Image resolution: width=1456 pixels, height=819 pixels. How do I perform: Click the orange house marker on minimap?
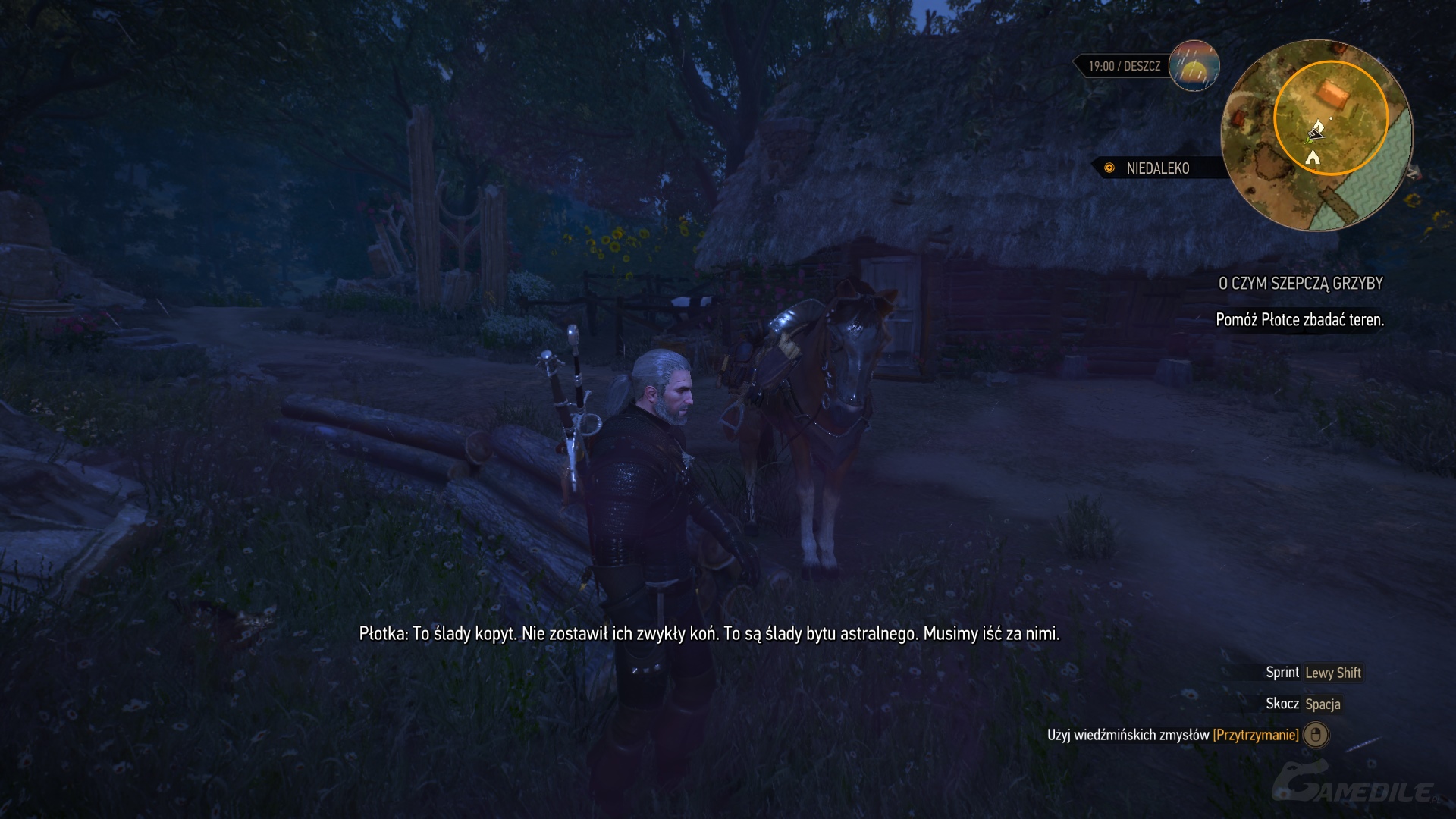pyautogui.click(x=1332, y=96)
